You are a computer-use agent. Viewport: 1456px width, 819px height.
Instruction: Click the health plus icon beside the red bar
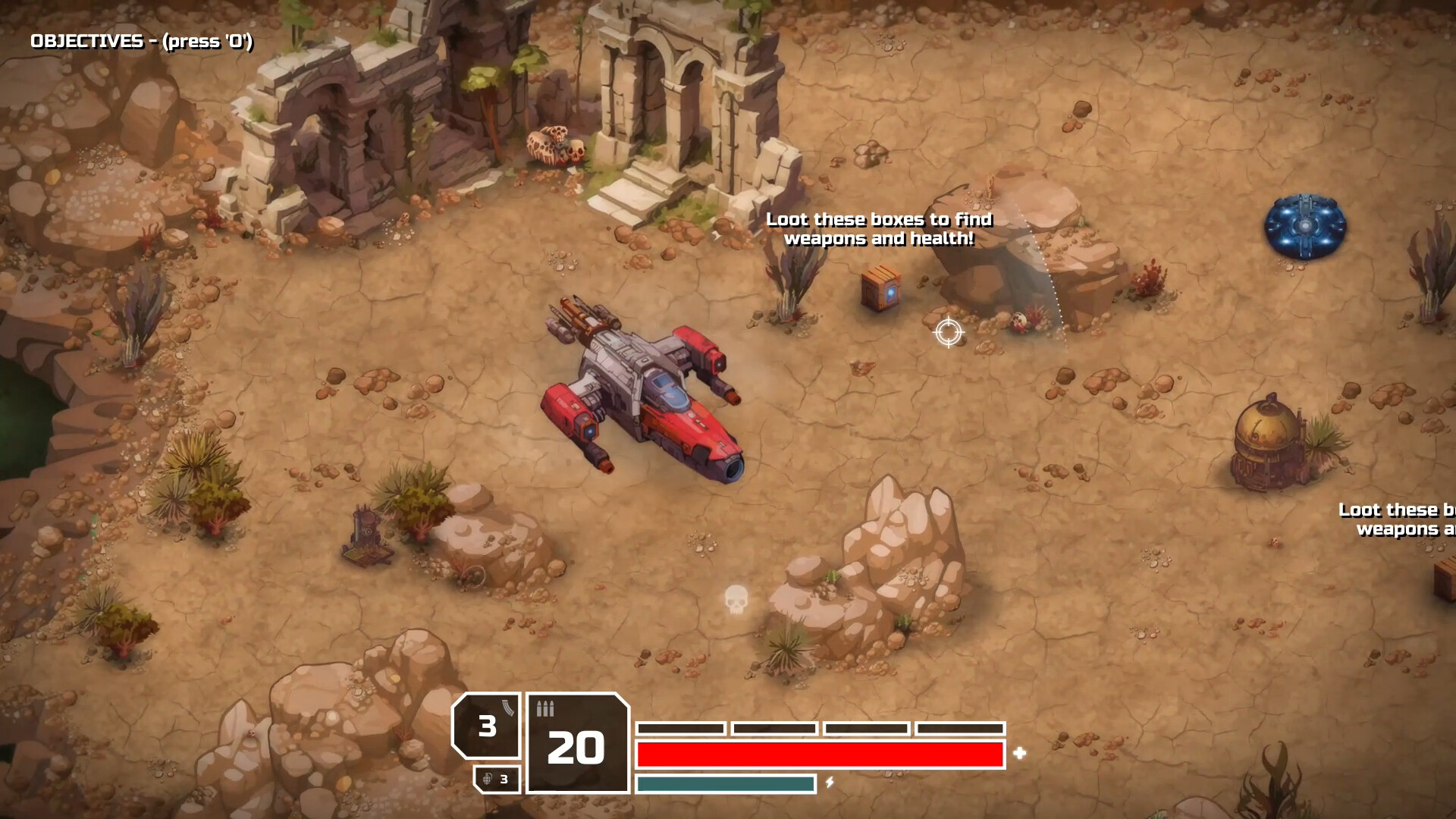tap(1020, 753)
